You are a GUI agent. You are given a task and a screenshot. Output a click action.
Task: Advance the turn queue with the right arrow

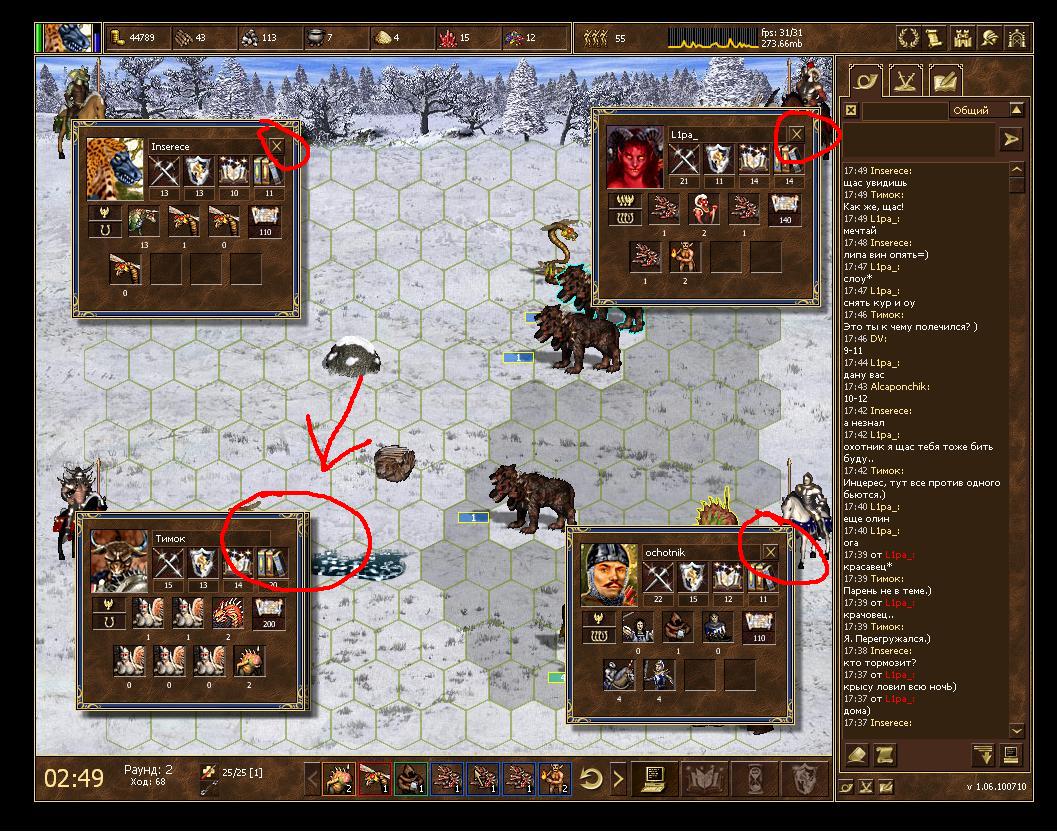click(619, 777)
